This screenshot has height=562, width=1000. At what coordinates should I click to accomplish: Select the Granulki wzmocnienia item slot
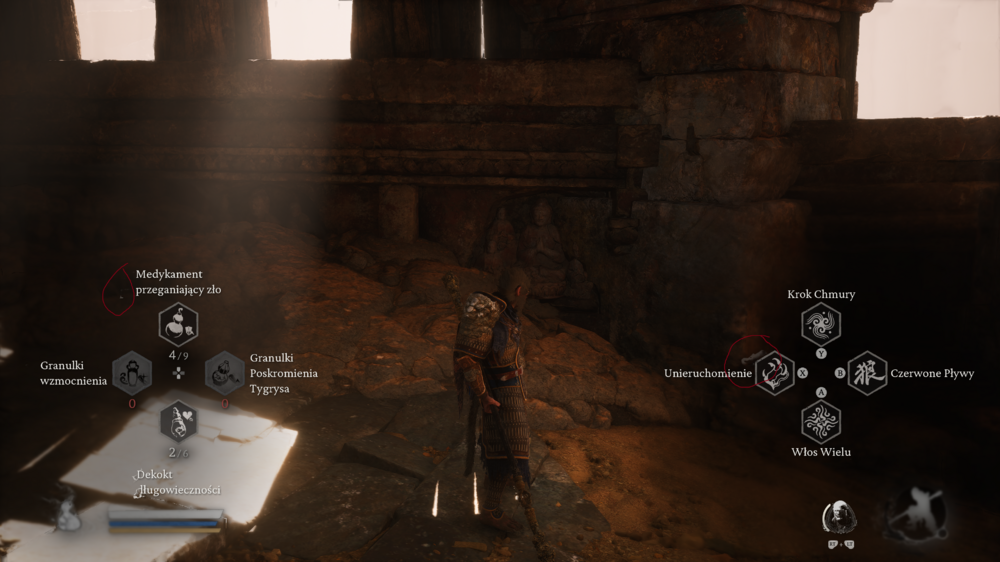pos(132,373)
